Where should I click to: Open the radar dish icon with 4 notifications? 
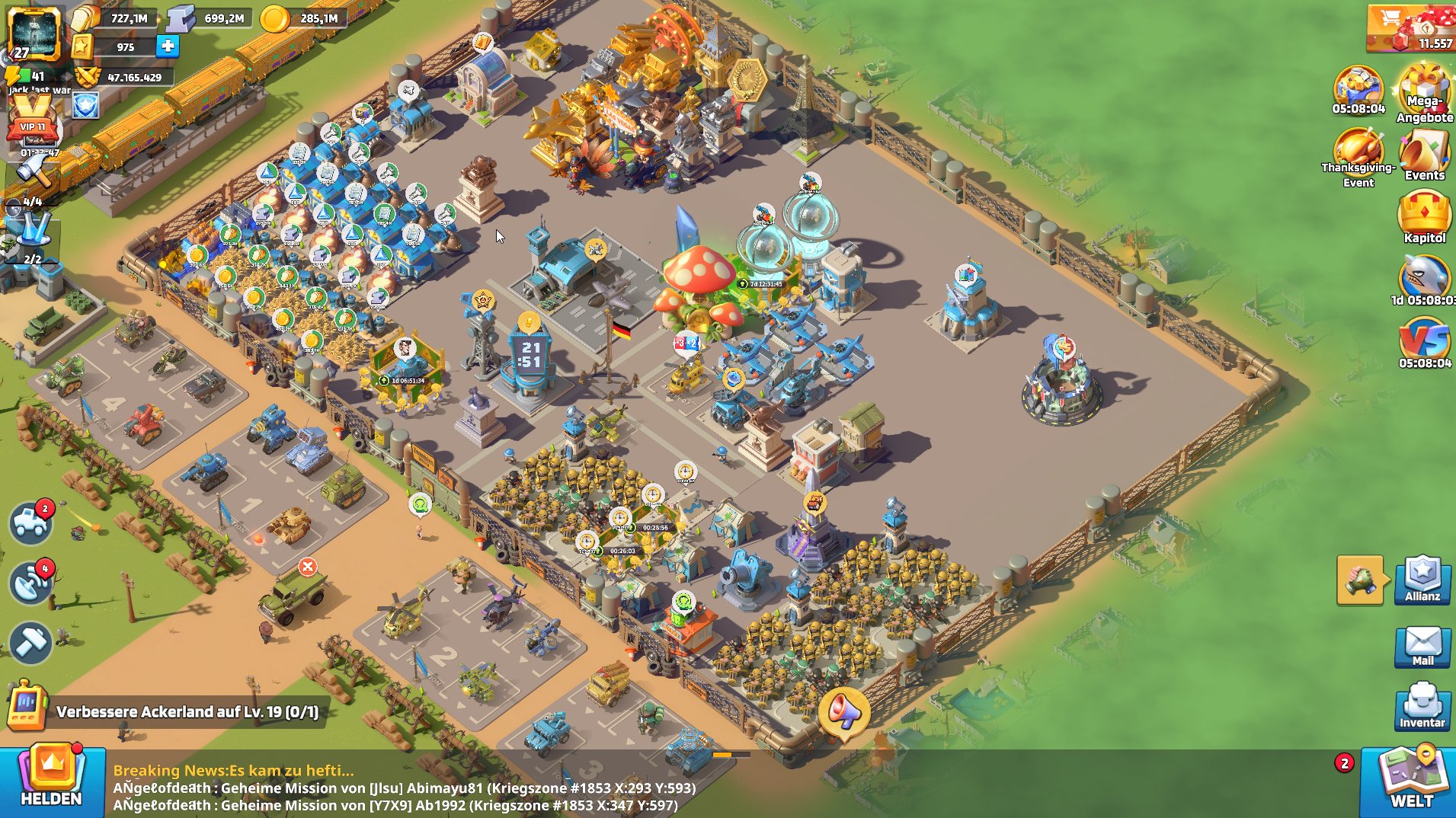30,584
